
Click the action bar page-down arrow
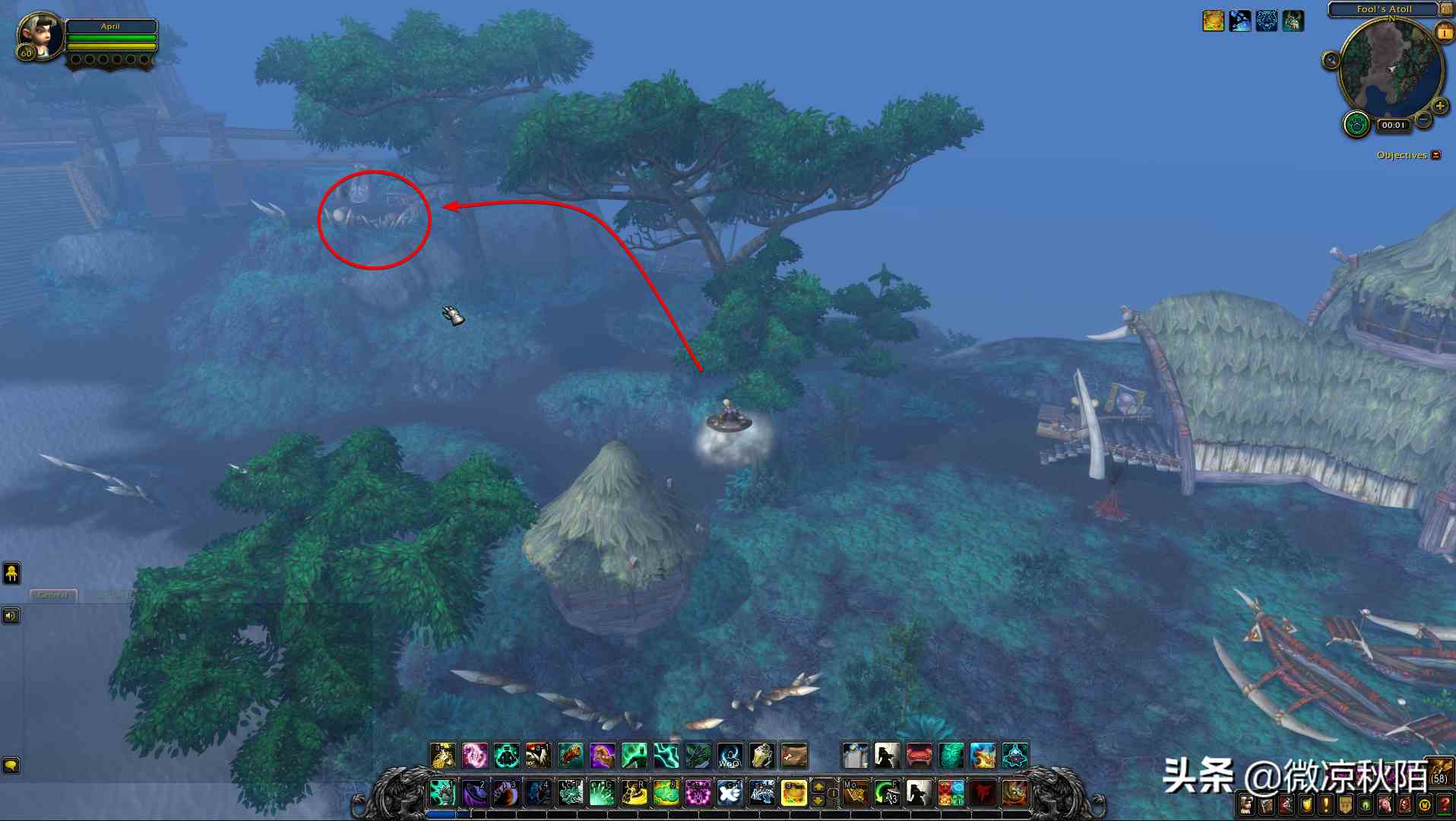point(818,801)
